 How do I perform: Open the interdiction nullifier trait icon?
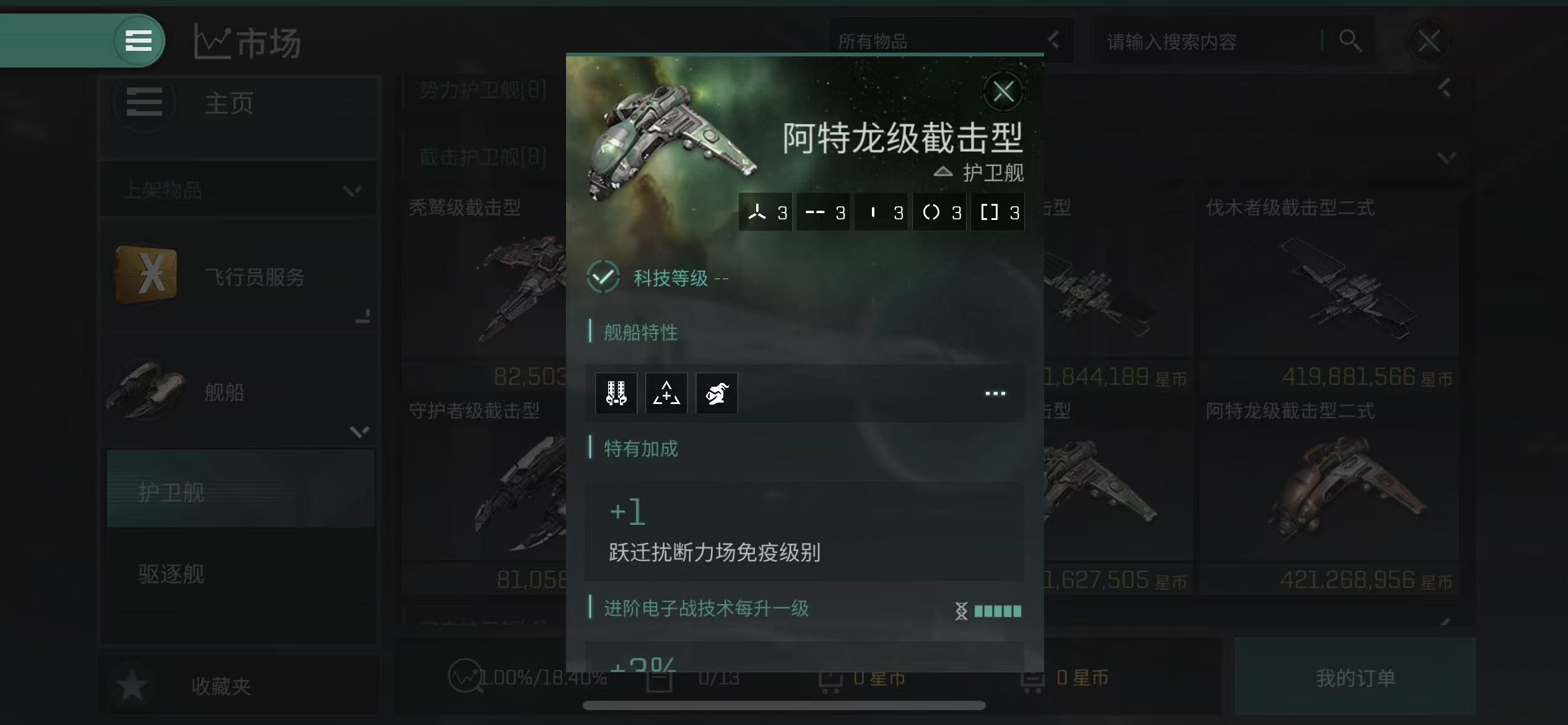point(667,393)
